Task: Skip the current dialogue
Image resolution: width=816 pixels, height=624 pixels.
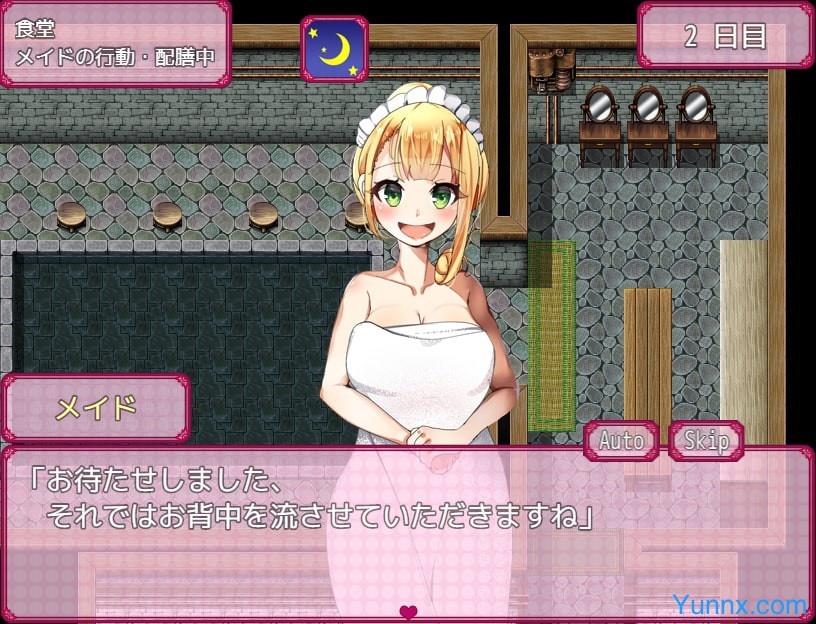Action: [x=706, y=441]
